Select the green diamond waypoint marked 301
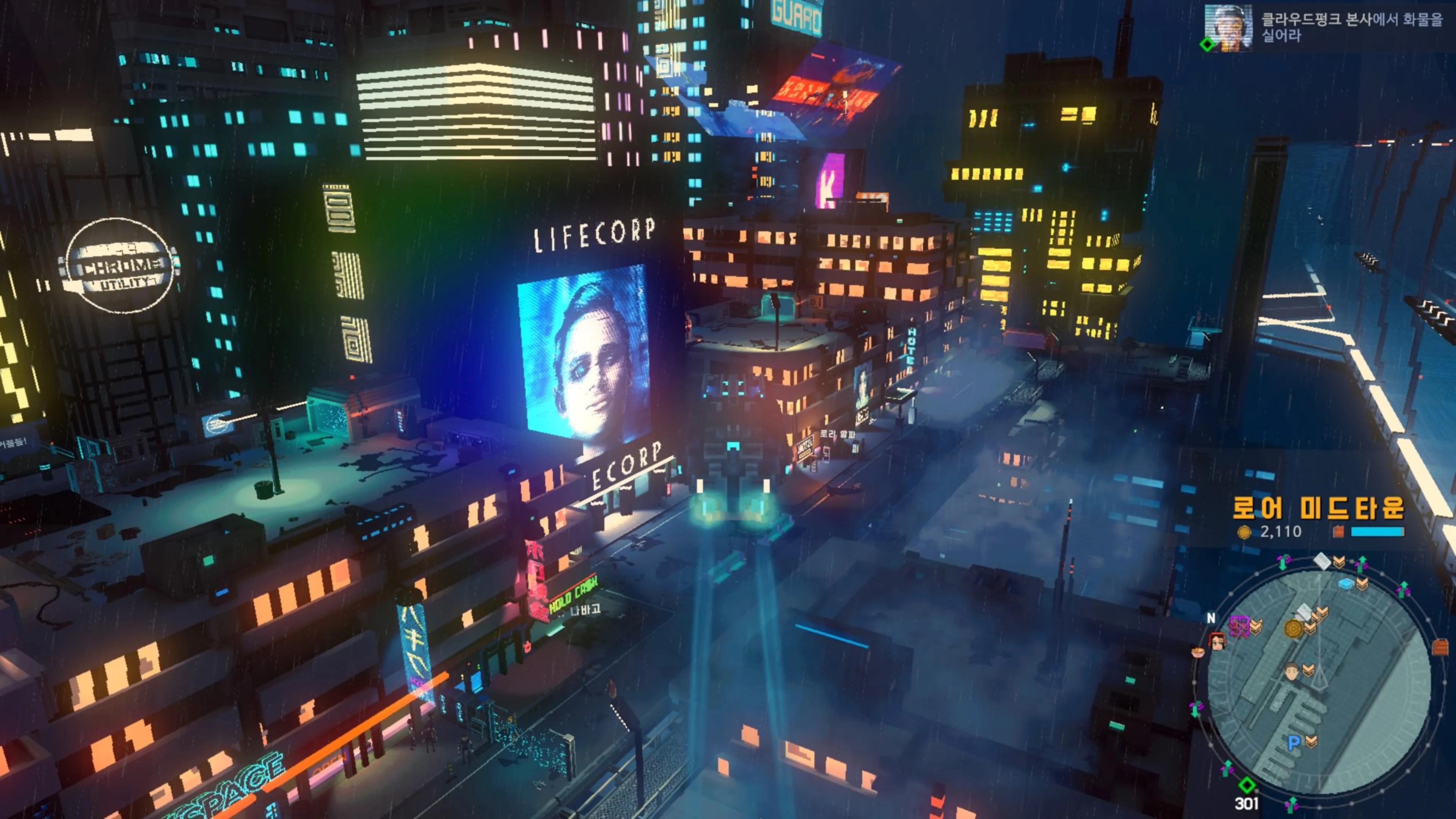1456x819 pixels. click(x=1247, y=785)
